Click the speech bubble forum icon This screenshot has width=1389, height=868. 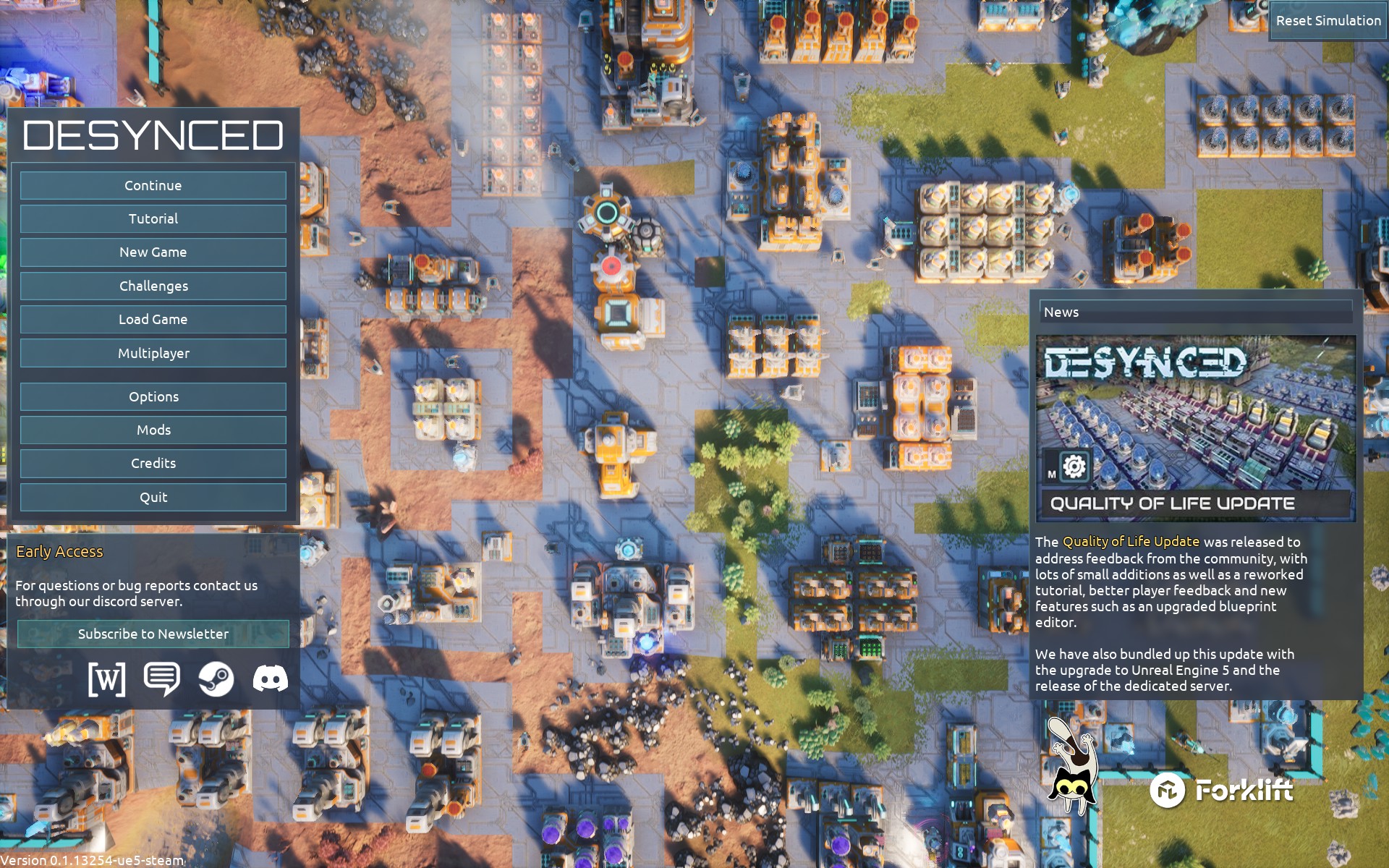click(161, 679)
